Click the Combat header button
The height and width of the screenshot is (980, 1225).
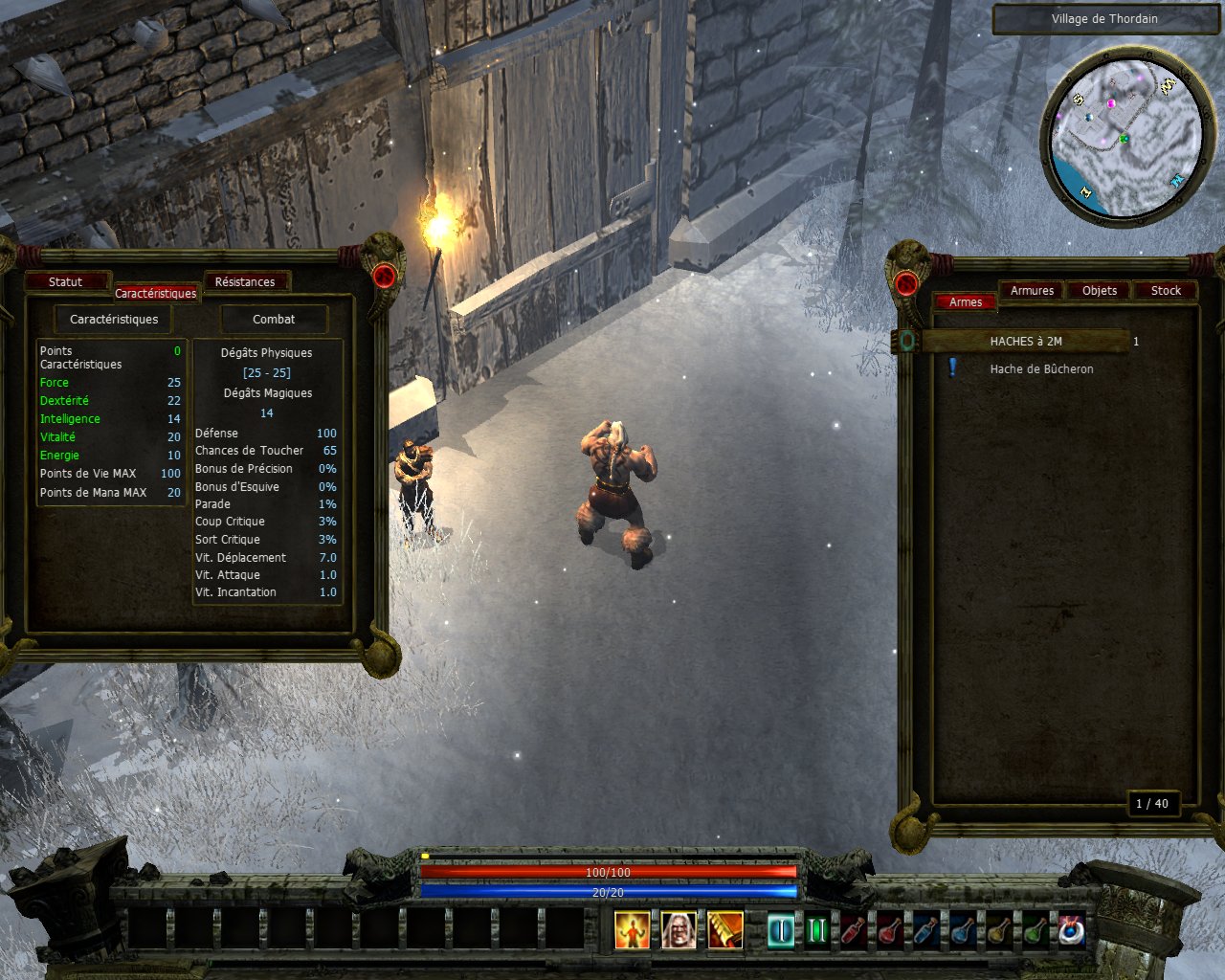click(274, 319)
